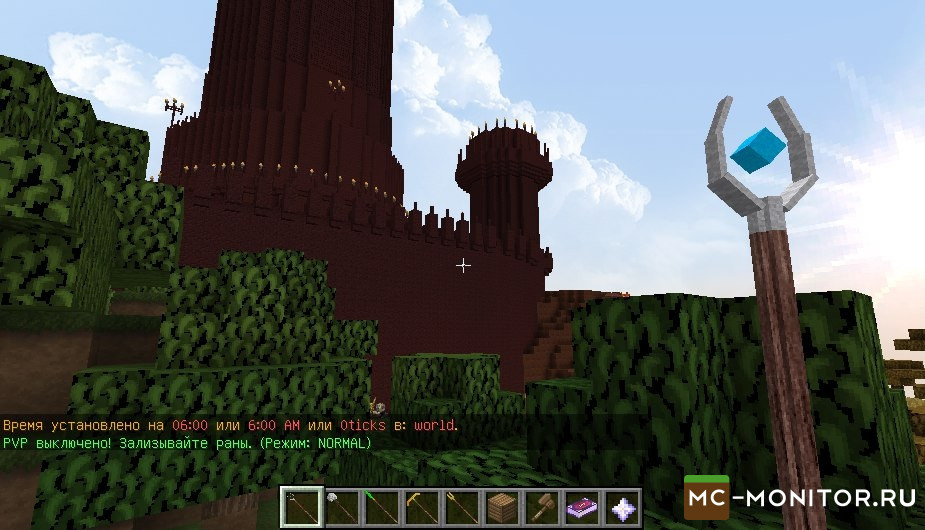Select the currently highlighted staff in the hotbar
The image size is (925, 530).
click(301, 508)
